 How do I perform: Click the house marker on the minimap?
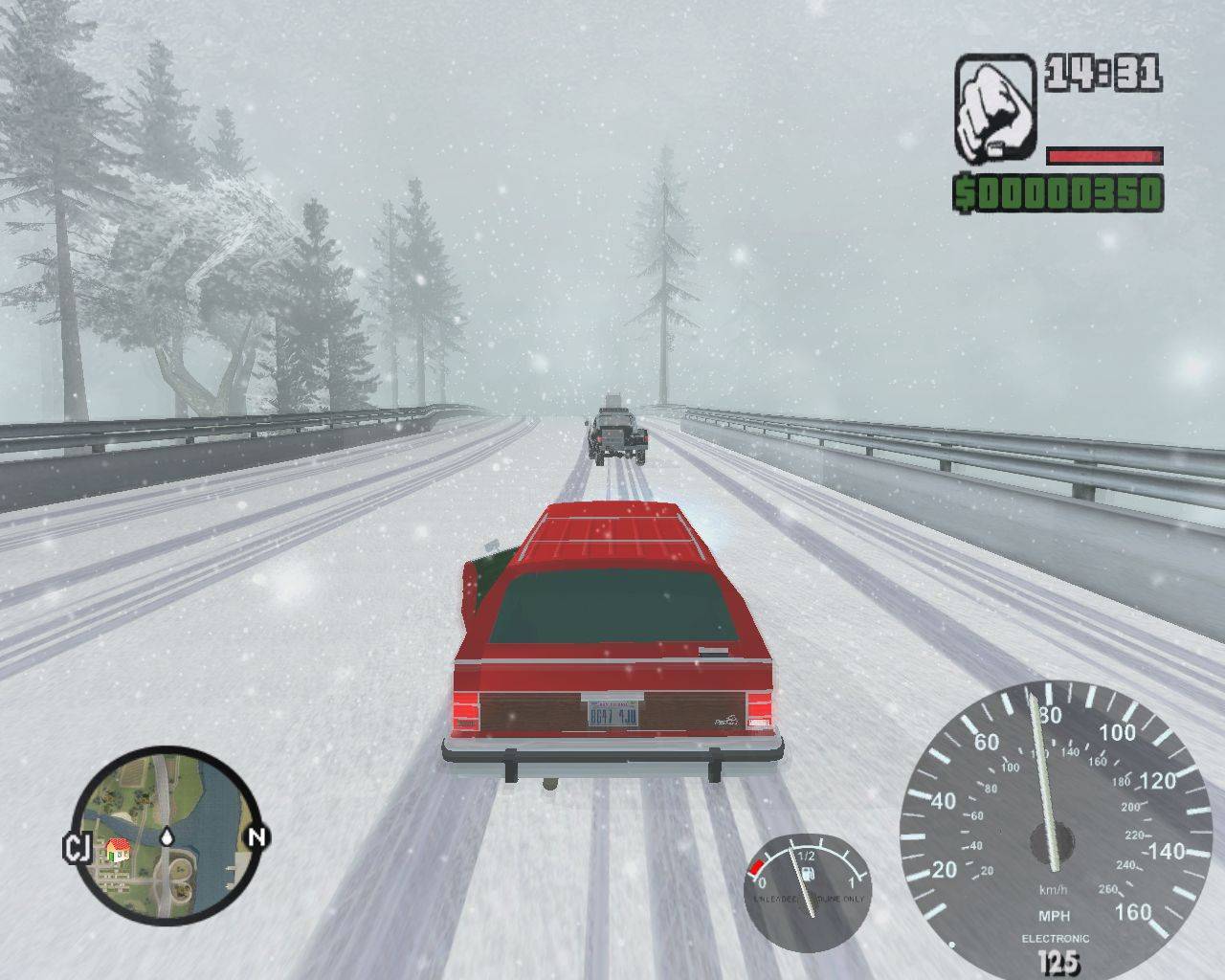(118, 849)
